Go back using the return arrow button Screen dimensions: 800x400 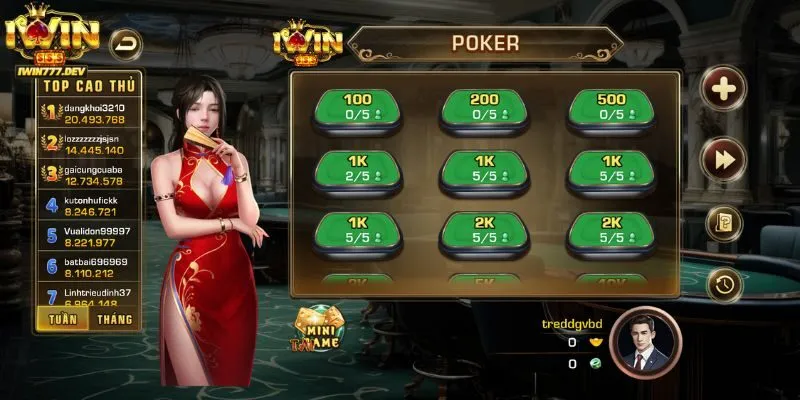pos(126,43)
